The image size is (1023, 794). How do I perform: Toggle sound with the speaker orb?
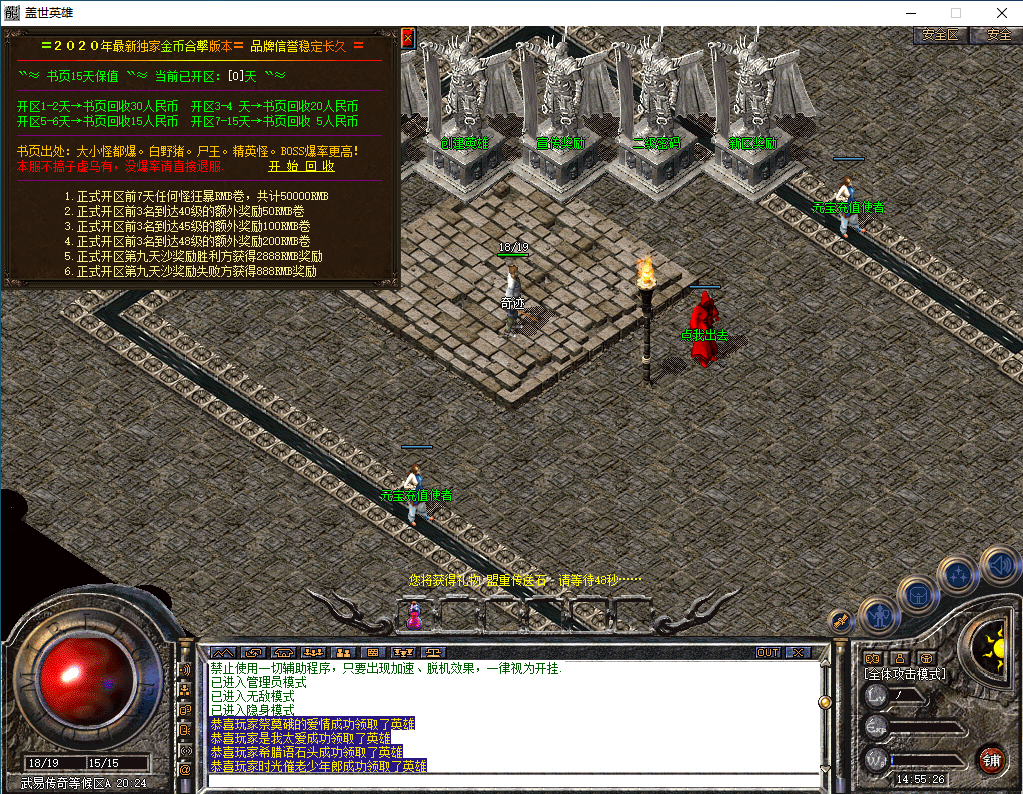[x=998, y=567]
